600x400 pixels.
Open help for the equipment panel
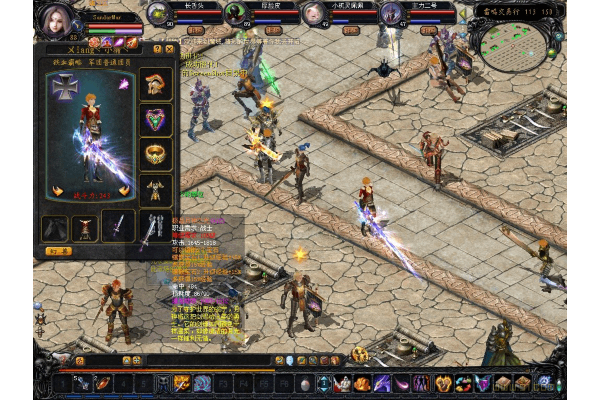point(158,48)
